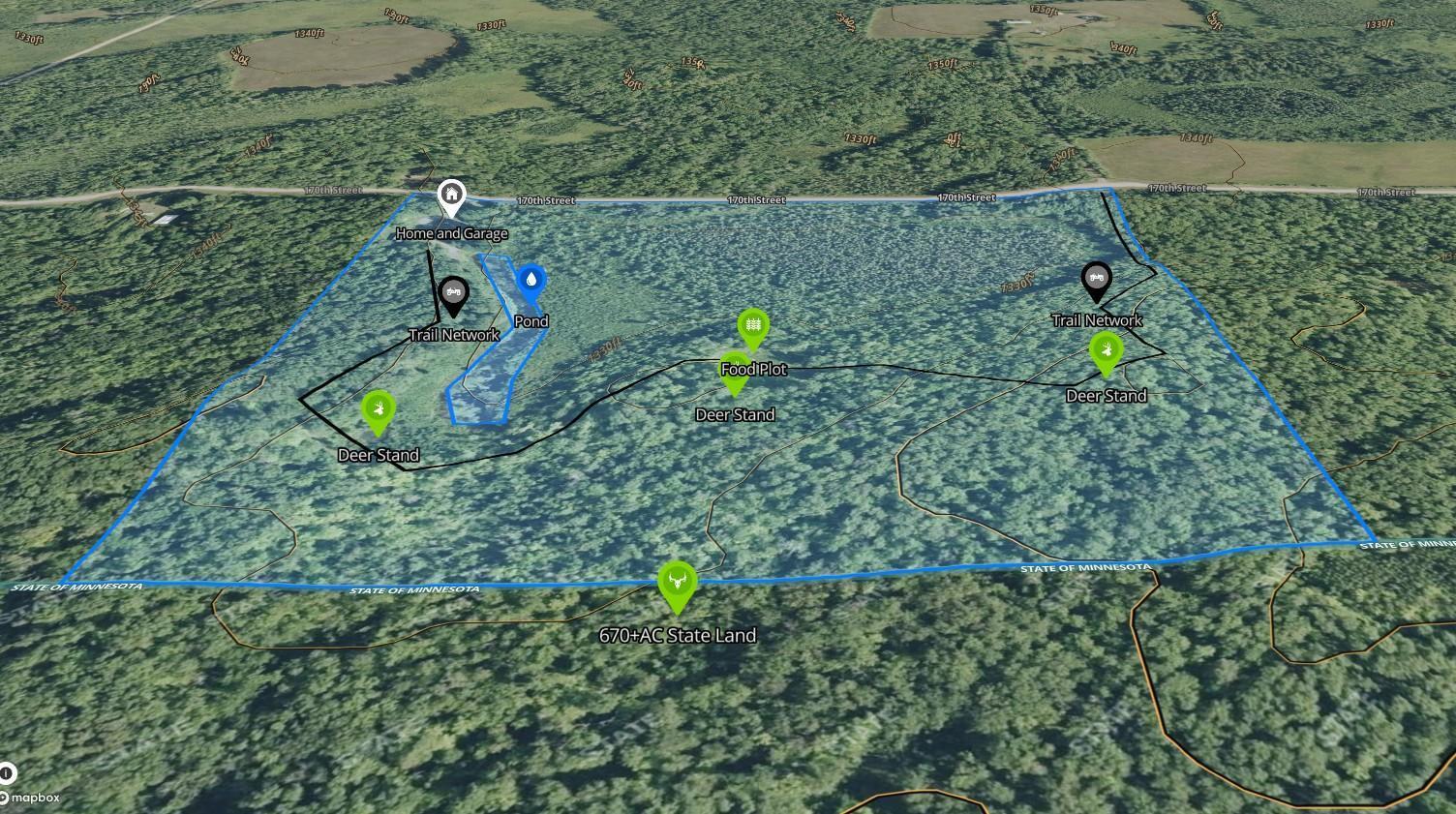
Task: Click the 170th Street road label
Action: 545,200
